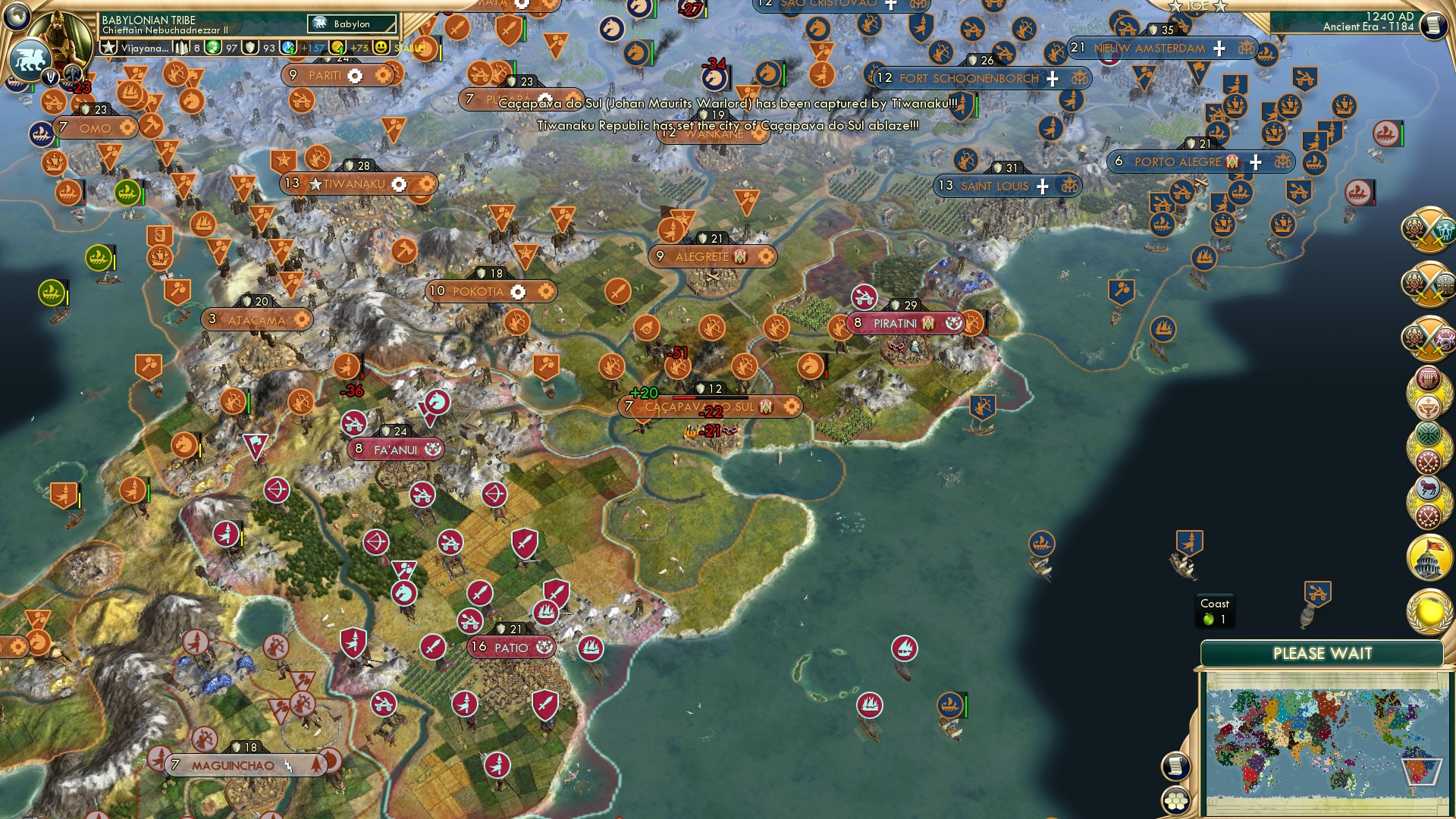Open the Babylon faction banner
The width and height of the screenshot is (1456, 819).
coord(350,24)
